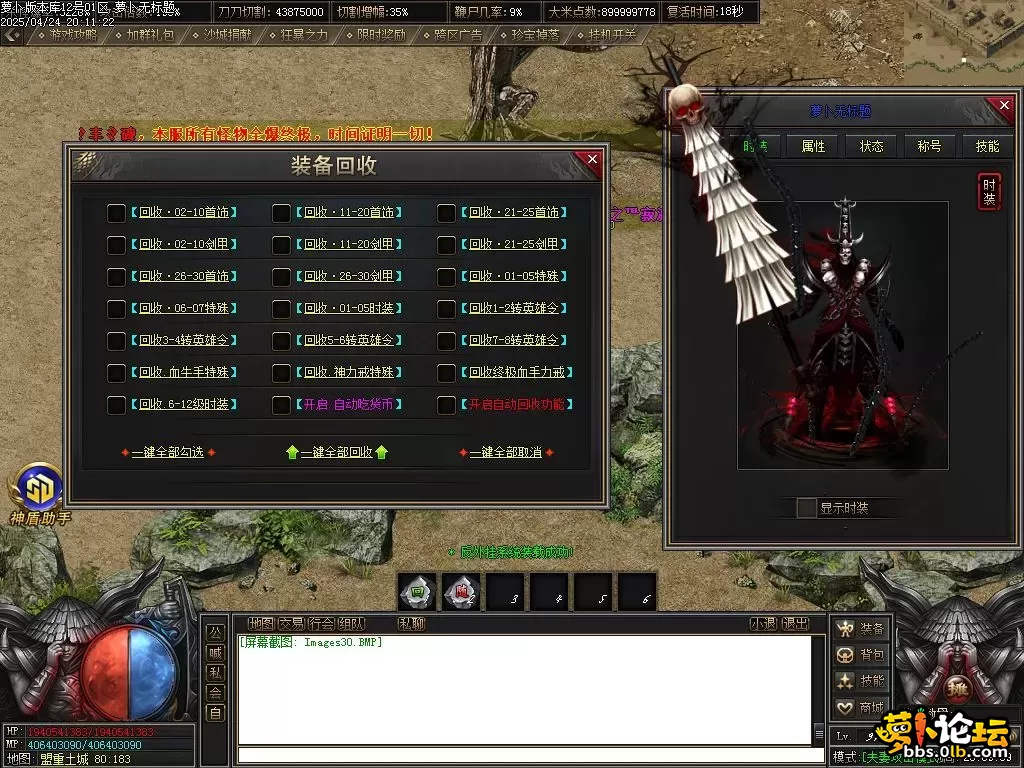The width and height of the screenshot is (1024, 768).
Task: Tick the 回收·02-10首饰 checkbox
Action: pos(117,213)
